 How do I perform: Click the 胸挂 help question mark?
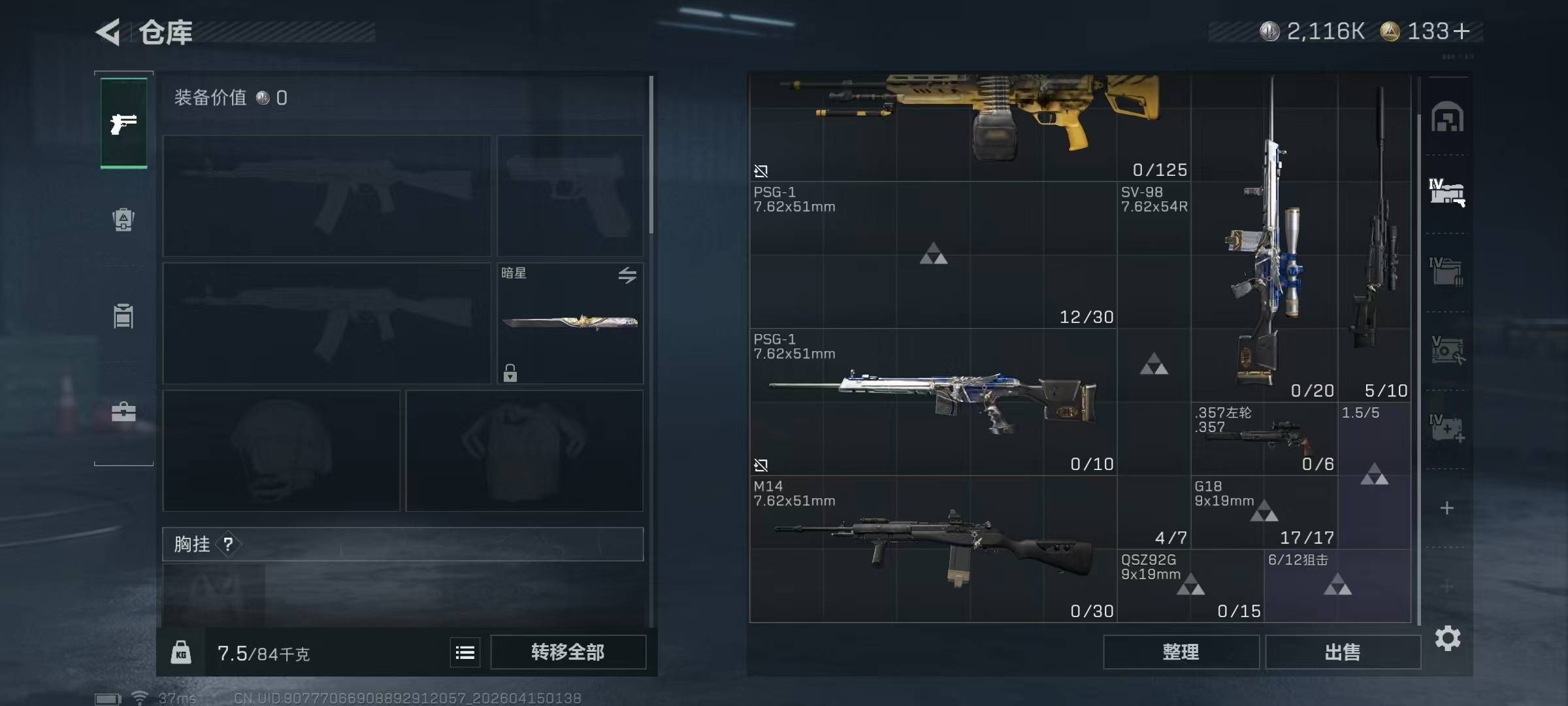click(x=228, y=544)
